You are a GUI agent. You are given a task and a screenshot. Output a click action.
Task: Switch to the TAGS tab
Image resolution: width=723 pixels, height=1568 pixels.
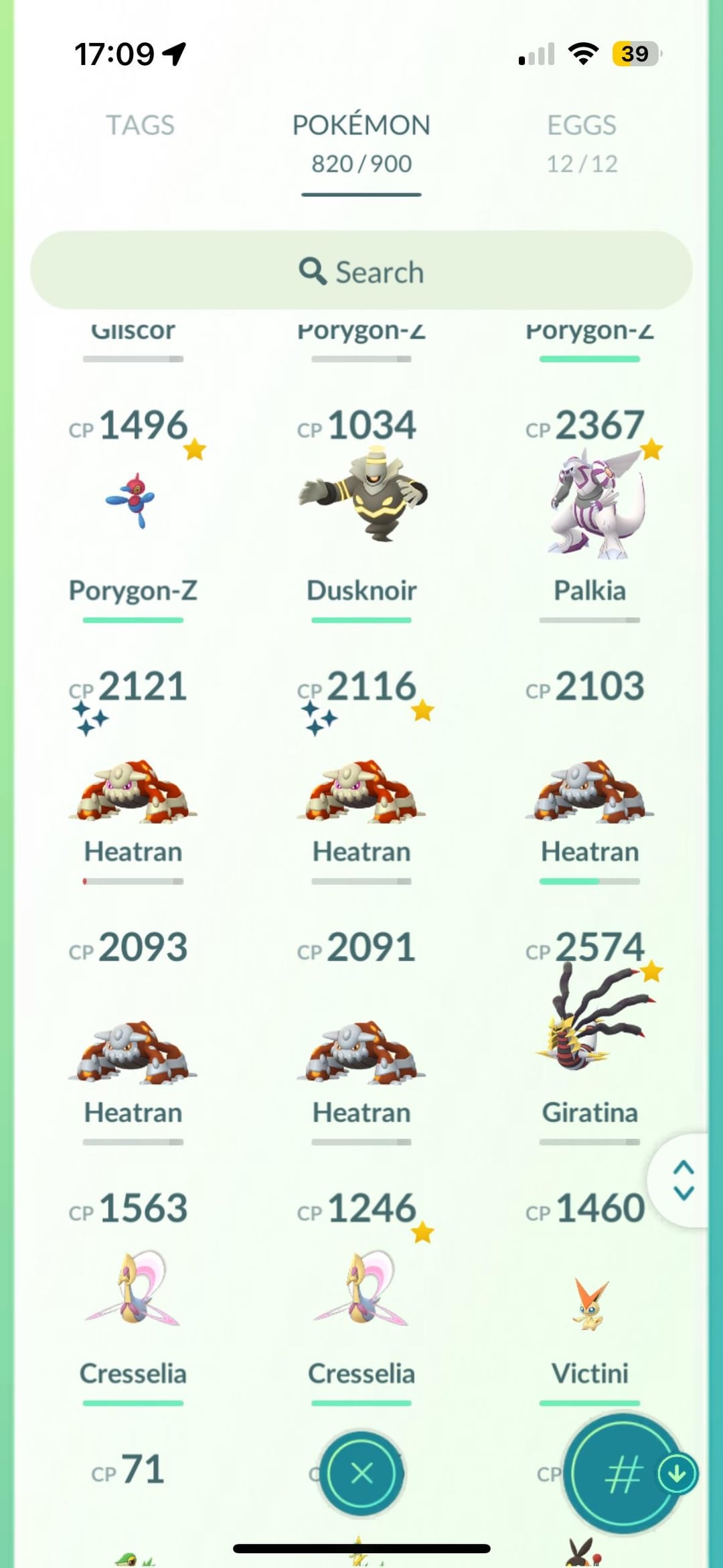[140, 126]
